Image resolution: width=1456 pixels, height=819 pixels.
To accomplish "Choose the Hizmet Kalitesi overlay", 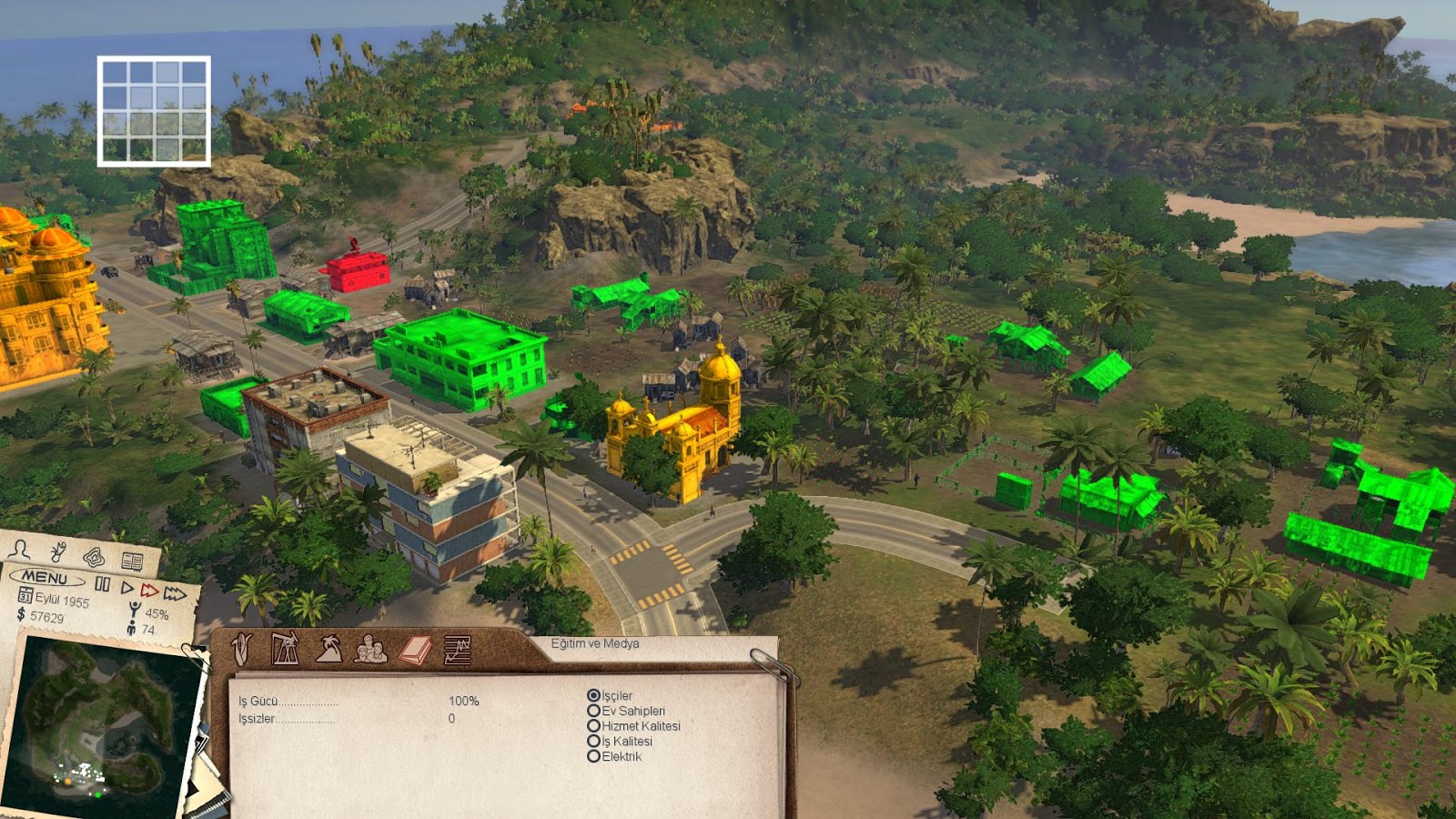I will [593, 726].
